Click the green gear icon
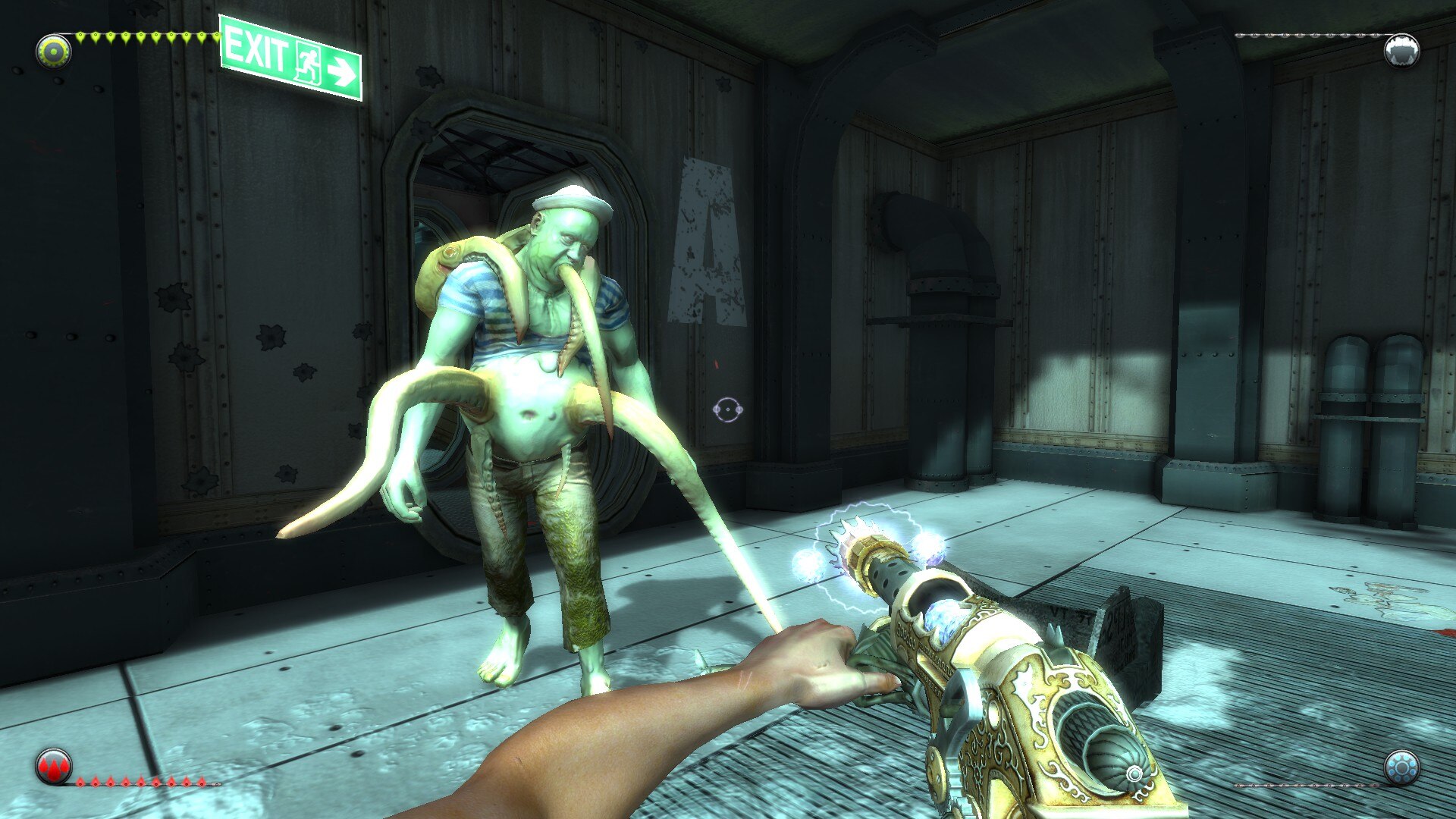This screenshot has height=819, width=1456. [x=54, y=51]
